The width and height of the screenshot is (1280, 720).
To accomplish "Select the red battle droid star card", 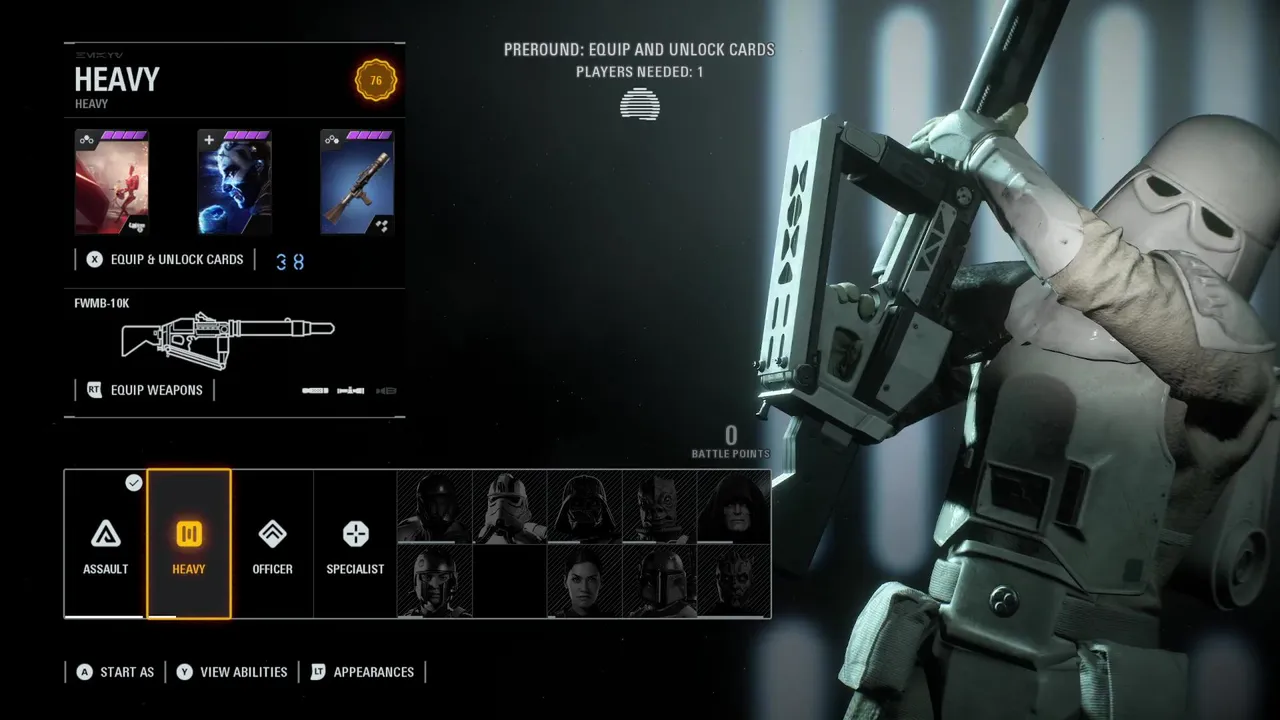I will (x=112, y=182).
